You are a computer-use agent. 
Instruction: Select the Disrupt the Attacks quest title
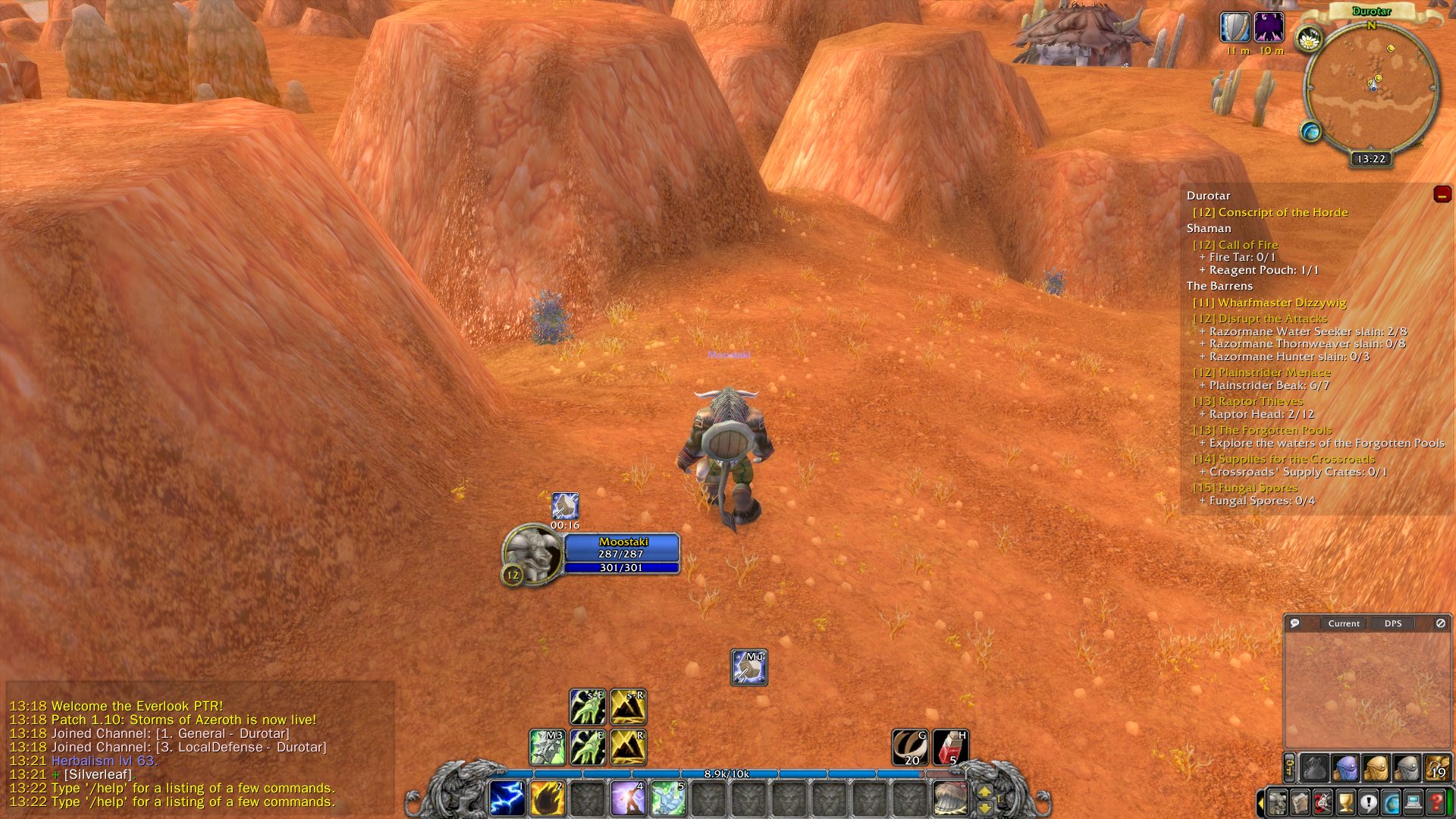[x=1261, y=318]
